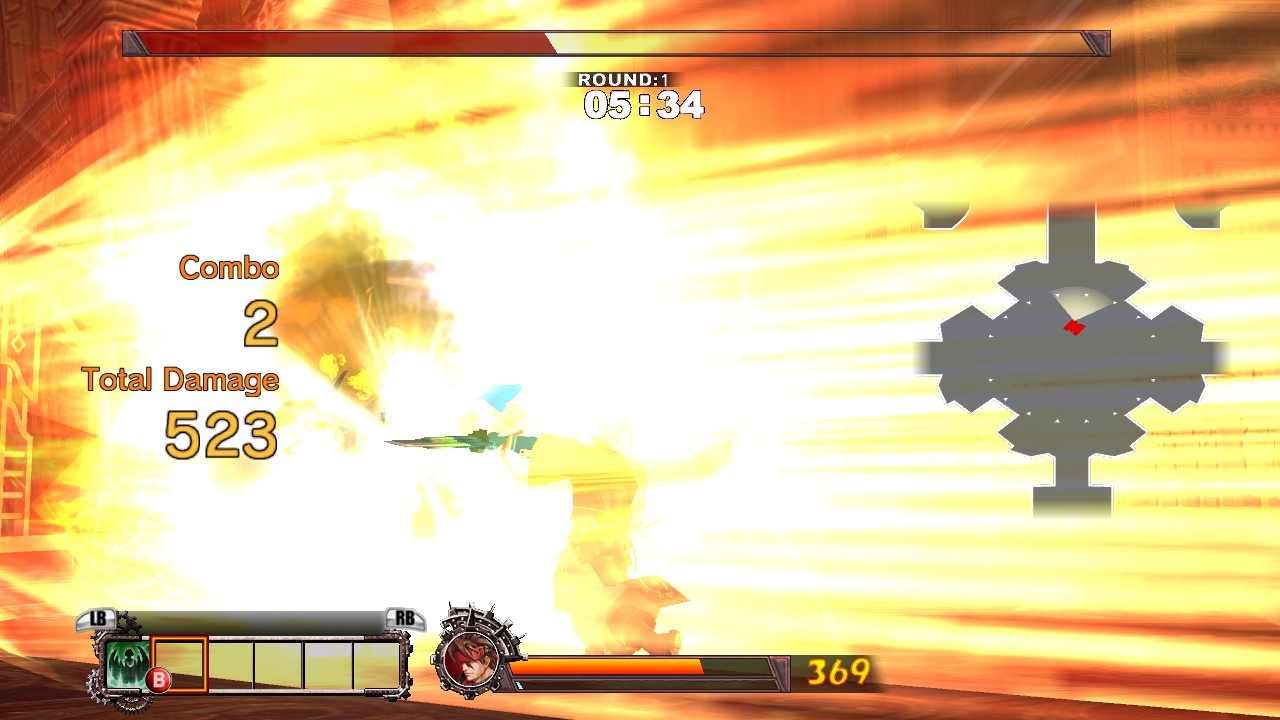This screenshot has width=1280, height=720.
Task: Collapse the command palette with LB
Action: pyautogui.click(x=96, y=619)
